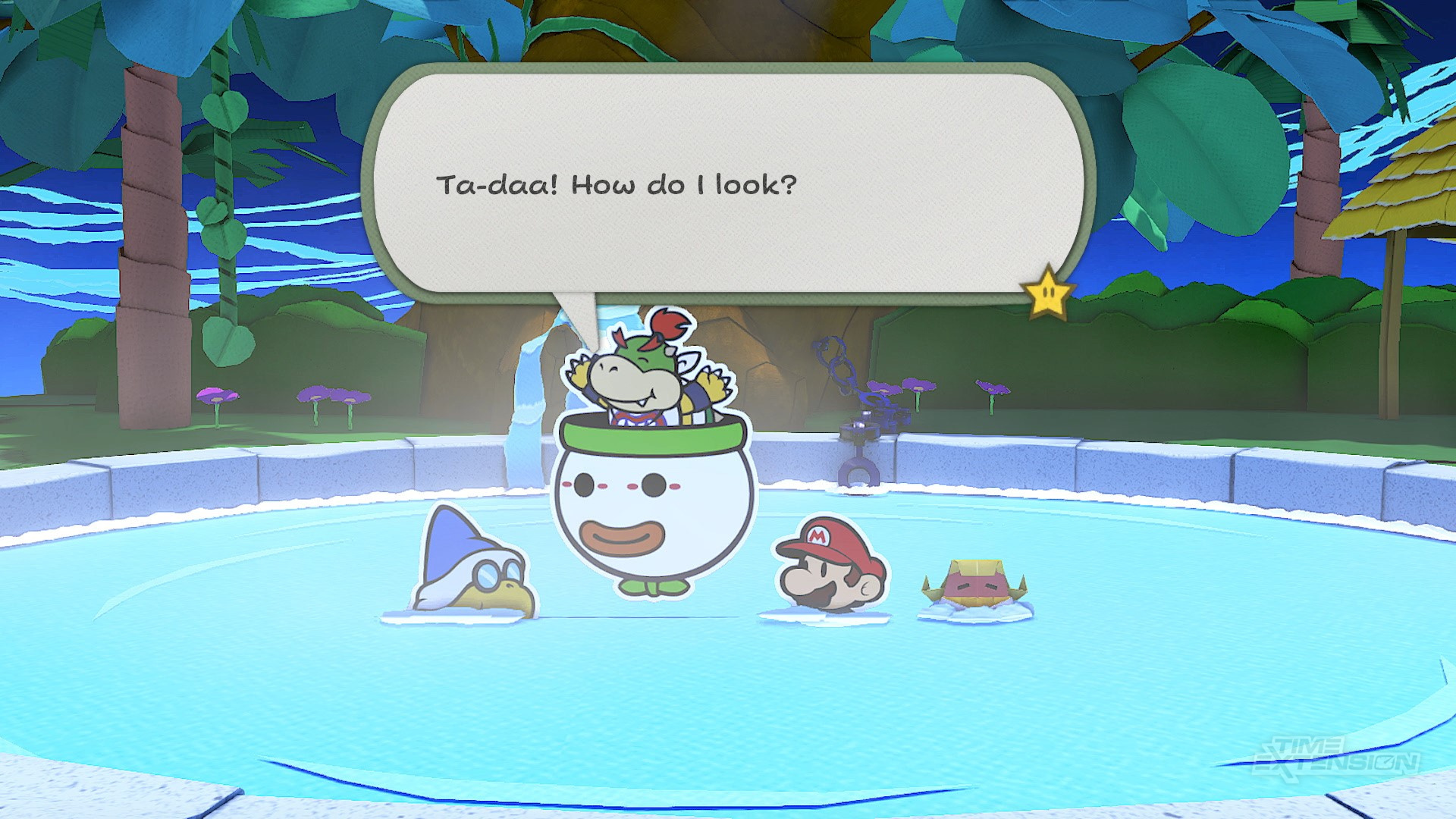The width and height of the screenshot is (1456, 819).
Task: Click the star icon to continue dialogue
Action: pos(1047,292)
